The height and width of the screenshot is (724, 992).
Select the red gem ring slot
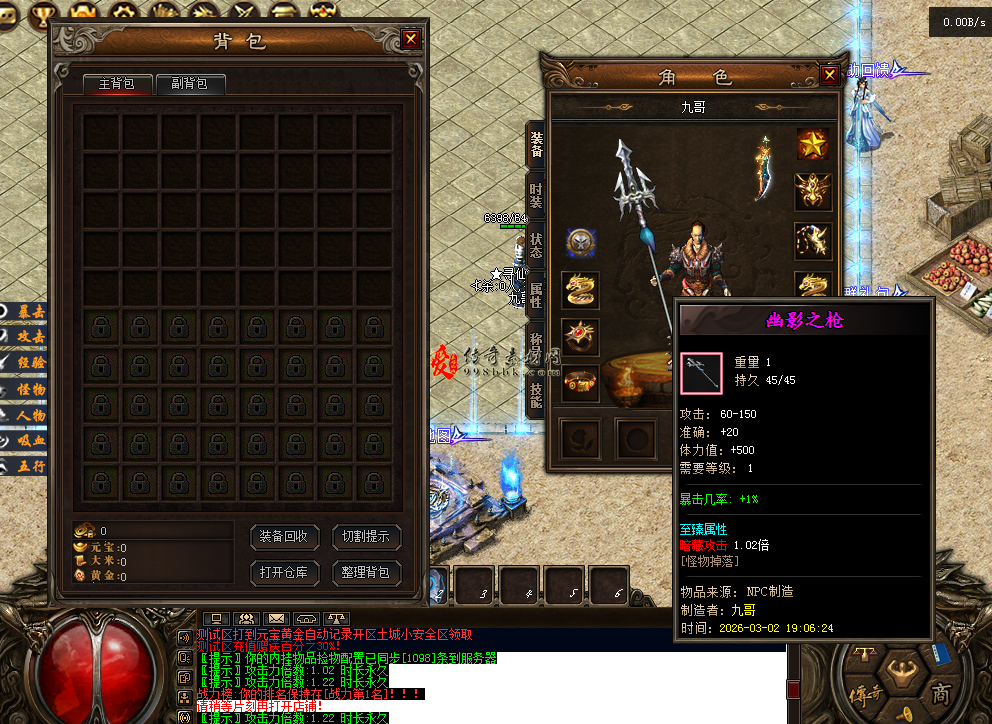point(580,336)
